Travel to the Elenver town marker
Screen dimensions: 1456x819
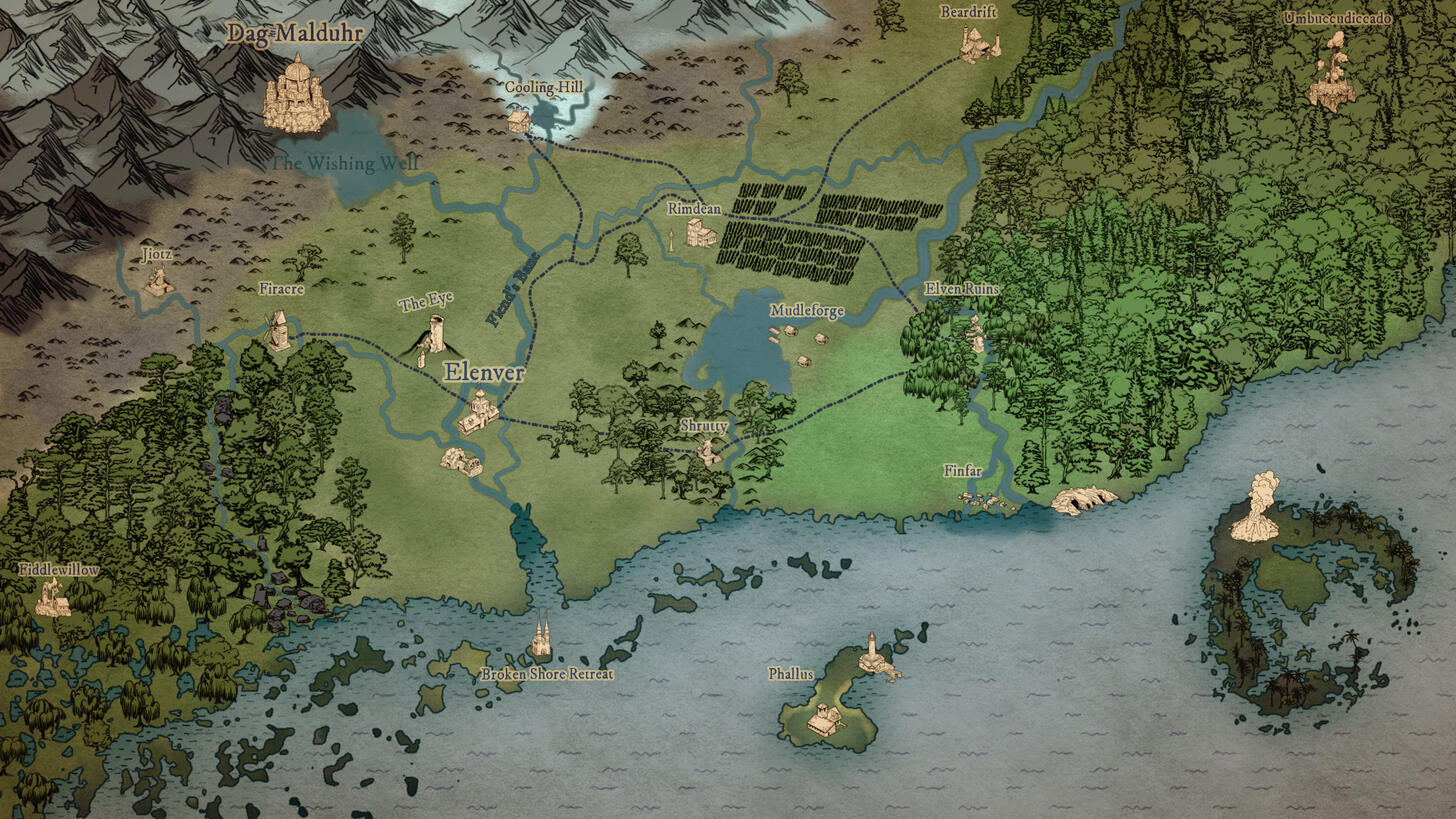479,412
